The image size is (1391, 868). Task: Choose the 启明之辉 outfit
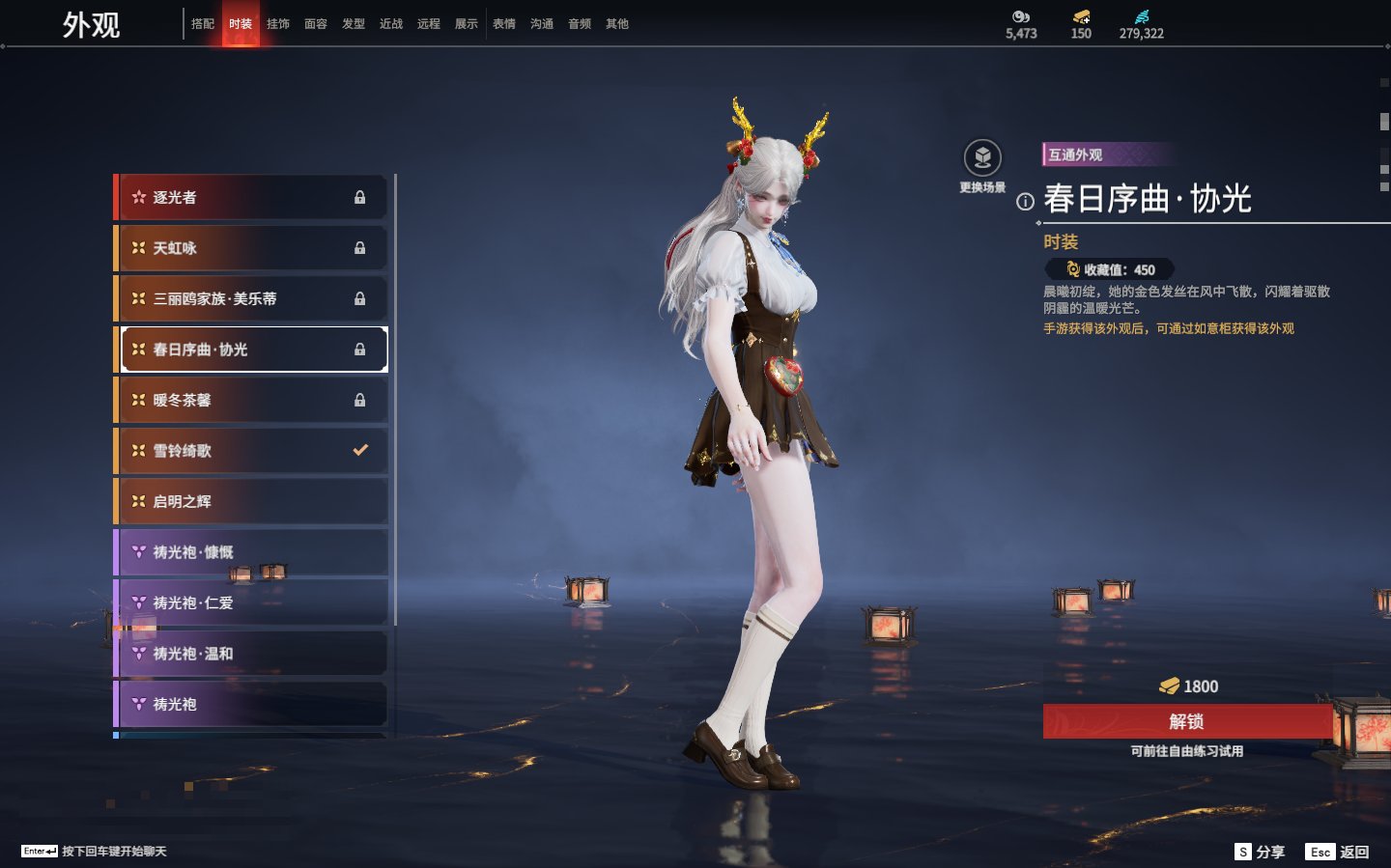coord(251,501)
